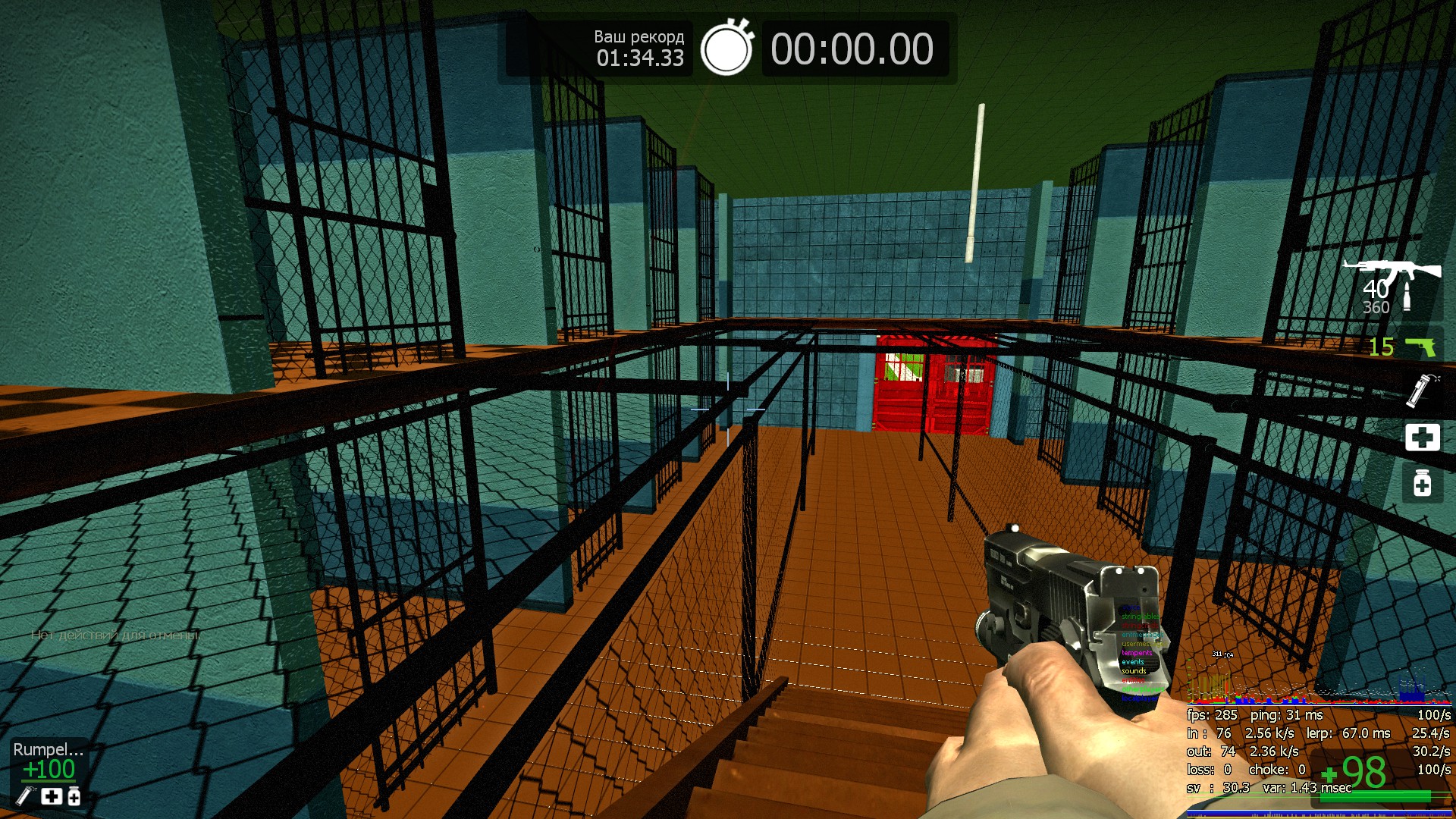Choose the pipe bomb throwable slot
Screen dimensions: 1456x819
tap(1420, 391)
